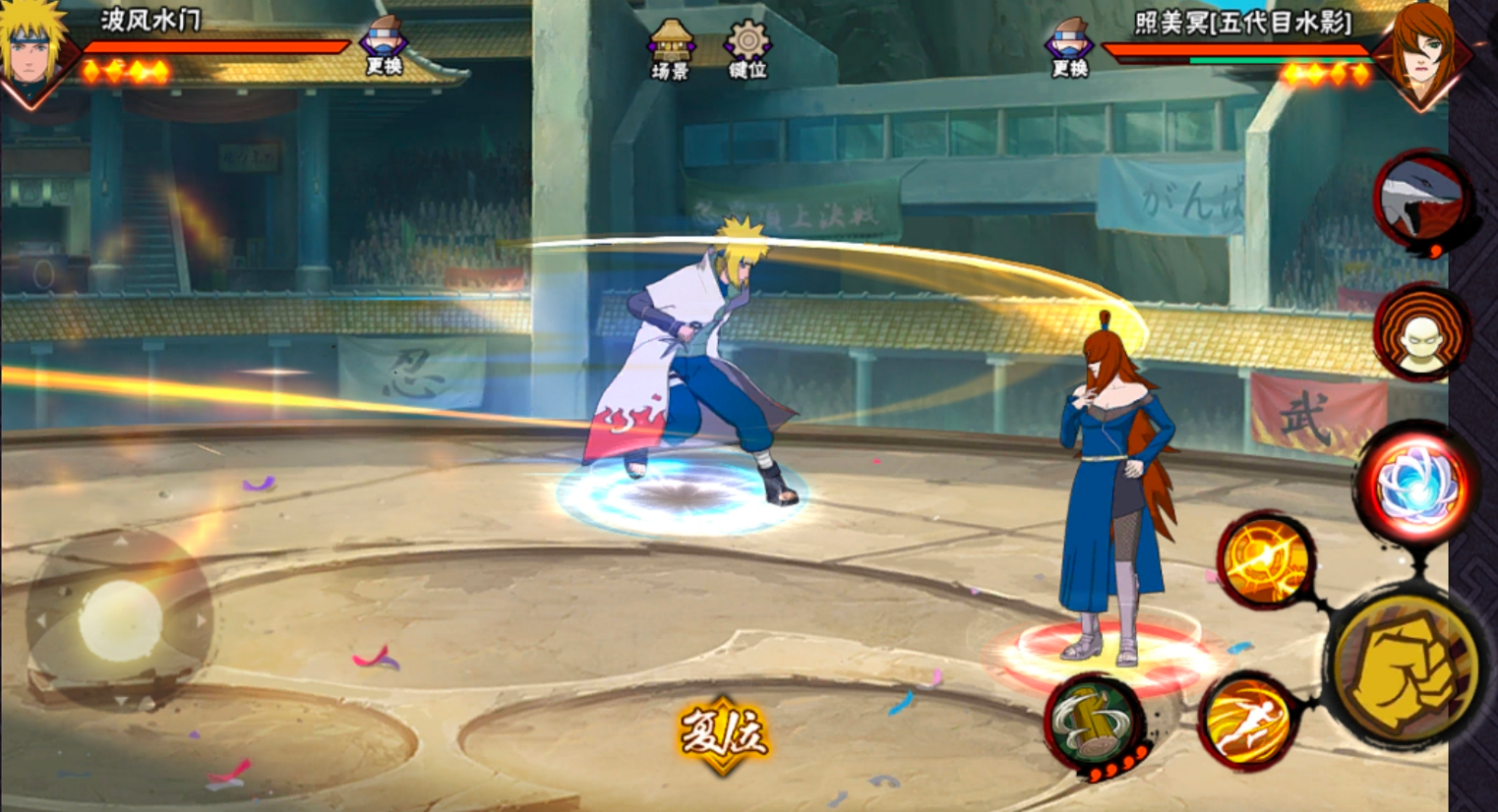1498x812 pixels.
Task: Tap the virtual joystick pad
Action: coord(120,619)
